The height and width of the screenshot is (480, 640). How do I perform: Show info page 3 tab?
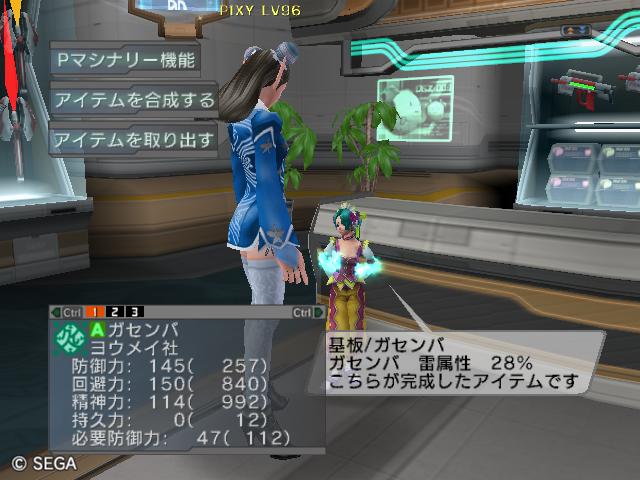[x=134, y=312]
